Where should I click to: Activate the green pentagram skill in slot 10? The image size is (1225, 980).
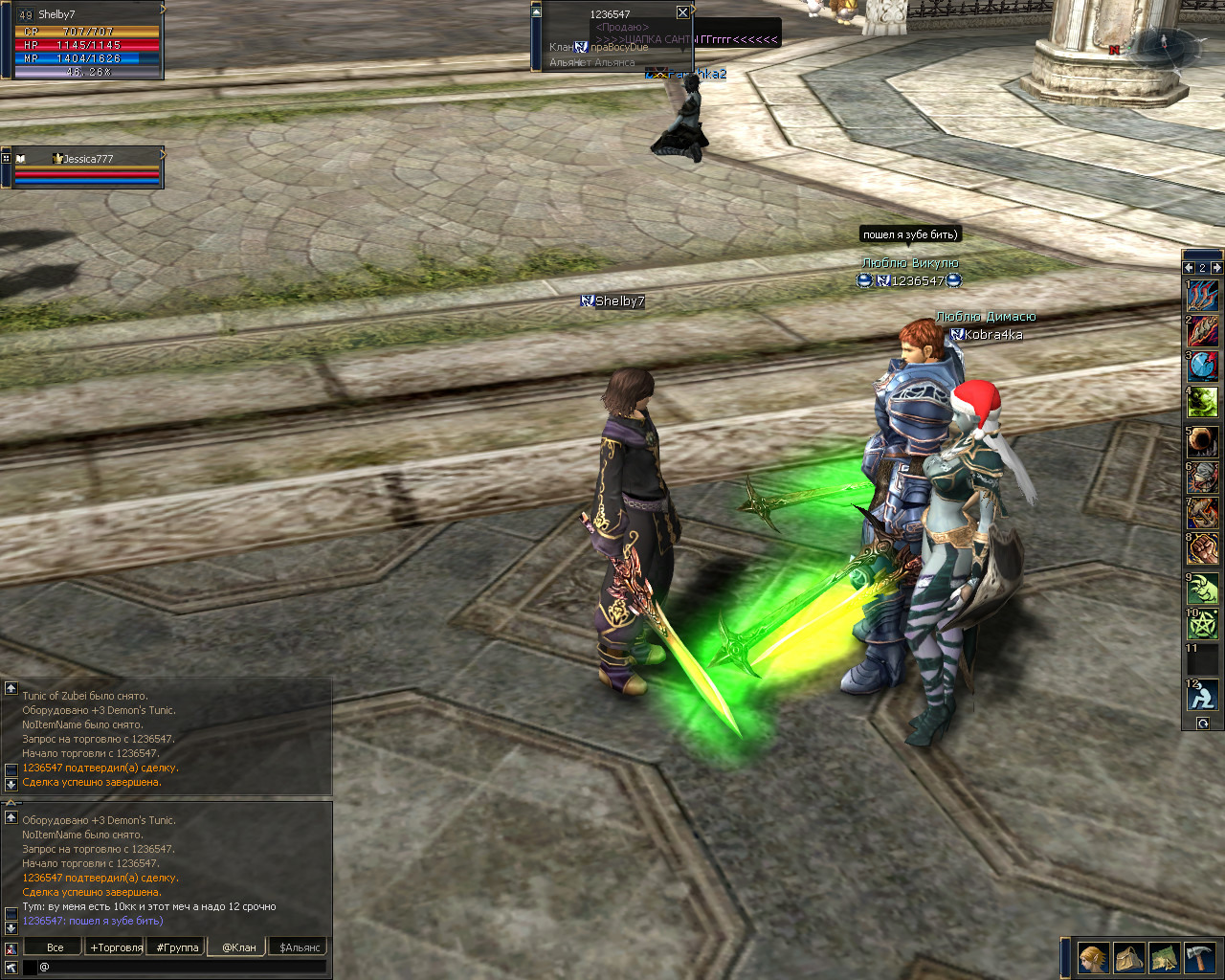(1202, 625)
